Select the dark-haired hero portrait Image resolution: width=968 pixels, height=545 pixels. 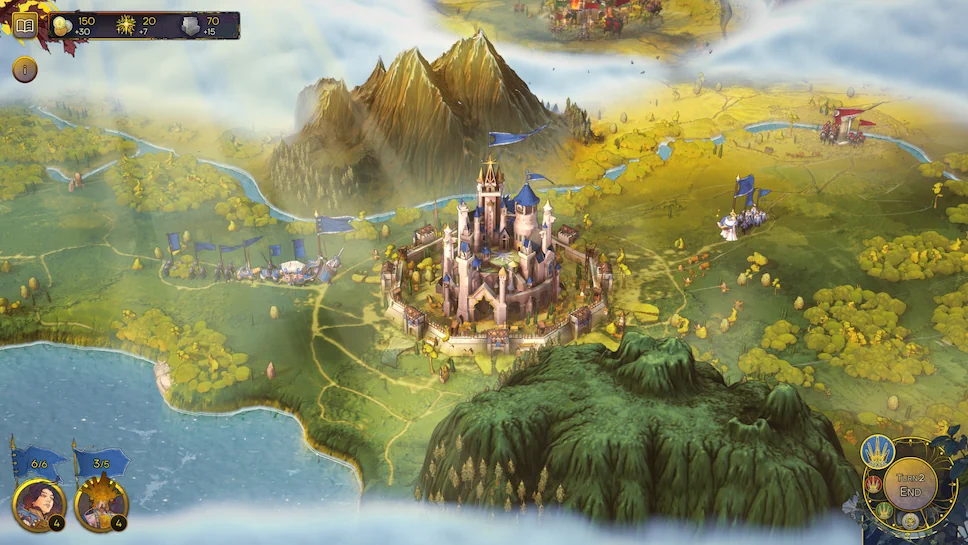pyautogui.click(x=39, y=504)
